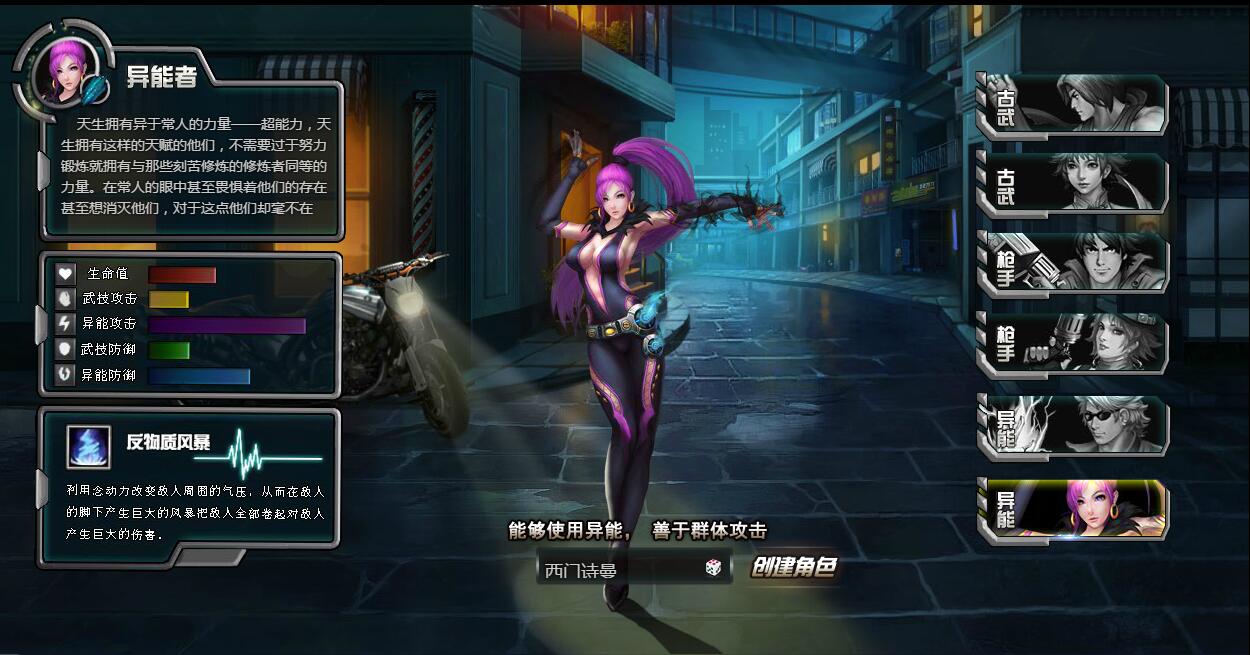Focus the character name input field
The width and height of the screenshot is (1250, 655).
[620, 570]
